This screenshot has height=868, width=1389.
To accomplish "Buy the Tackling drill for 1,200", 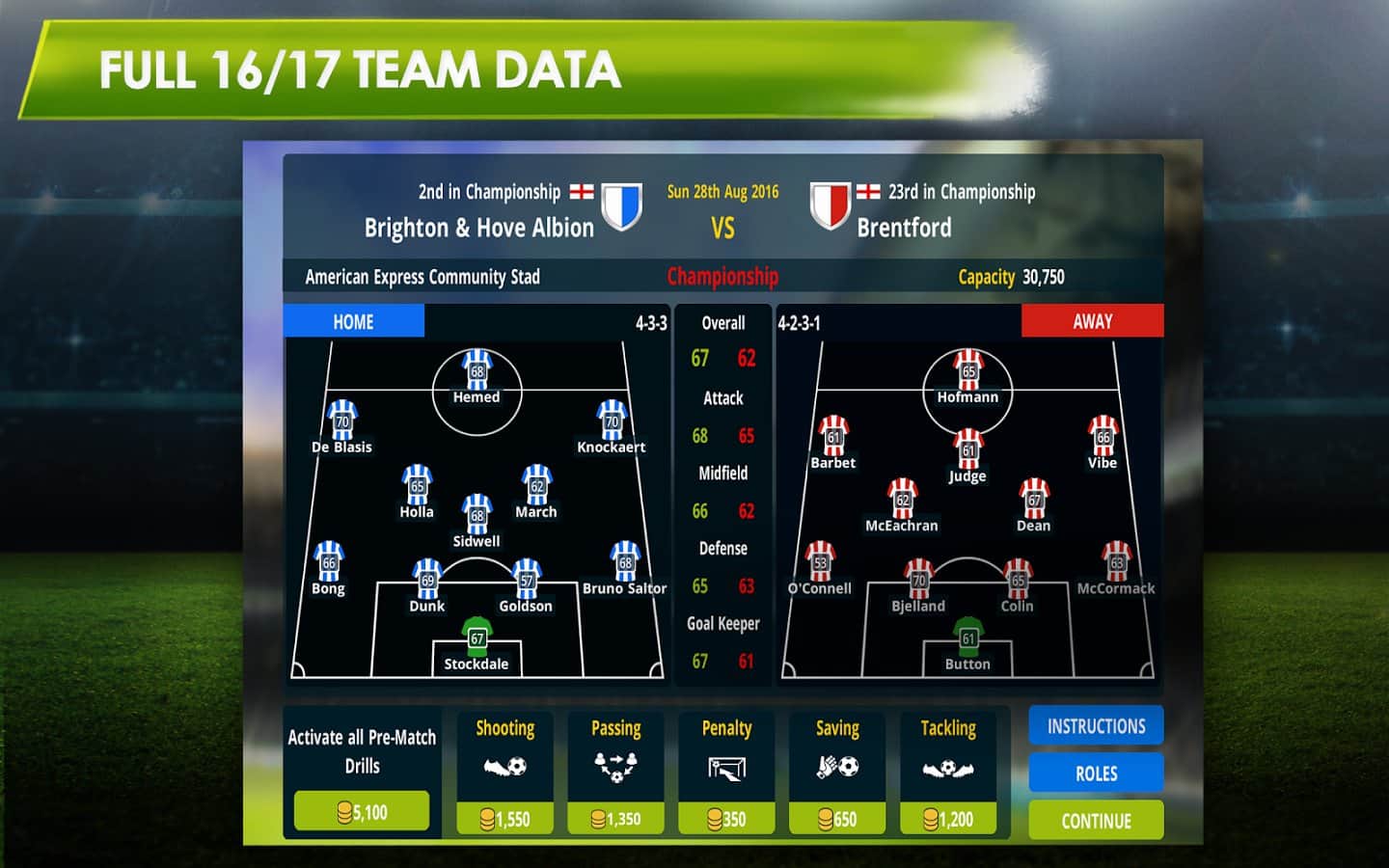I will (948, 818).
